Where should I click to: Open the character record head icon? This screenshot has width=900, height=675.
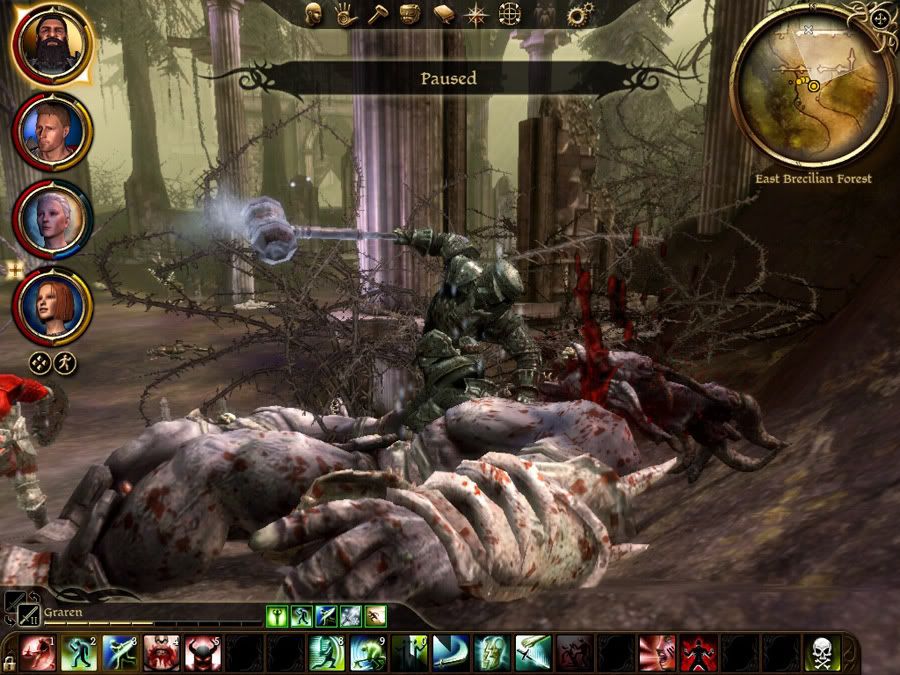(x=313, y=14)
